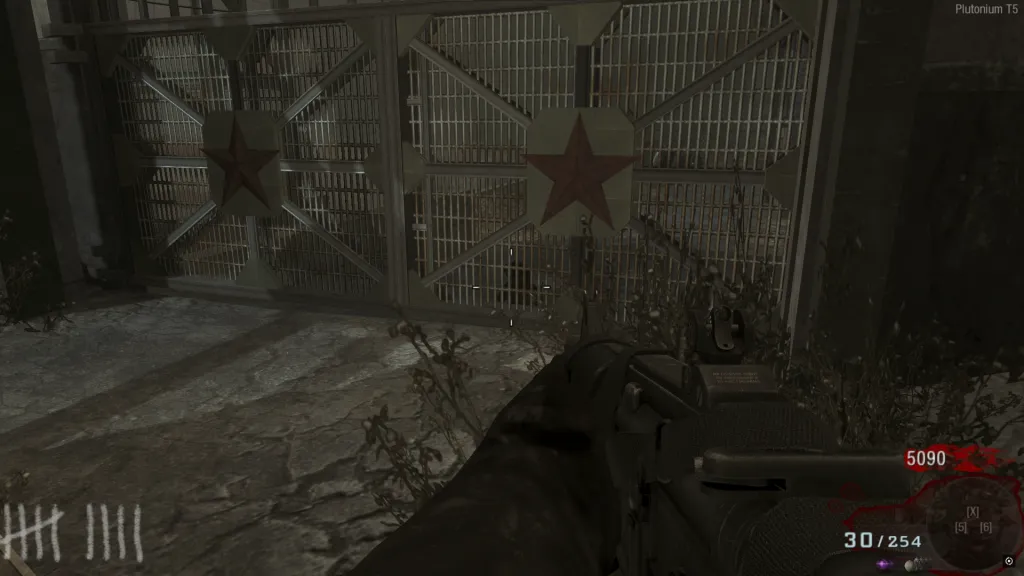This screenshot has width=1024, height=576.
Task: Select the frag grenade icon
Action: point(912,565)
